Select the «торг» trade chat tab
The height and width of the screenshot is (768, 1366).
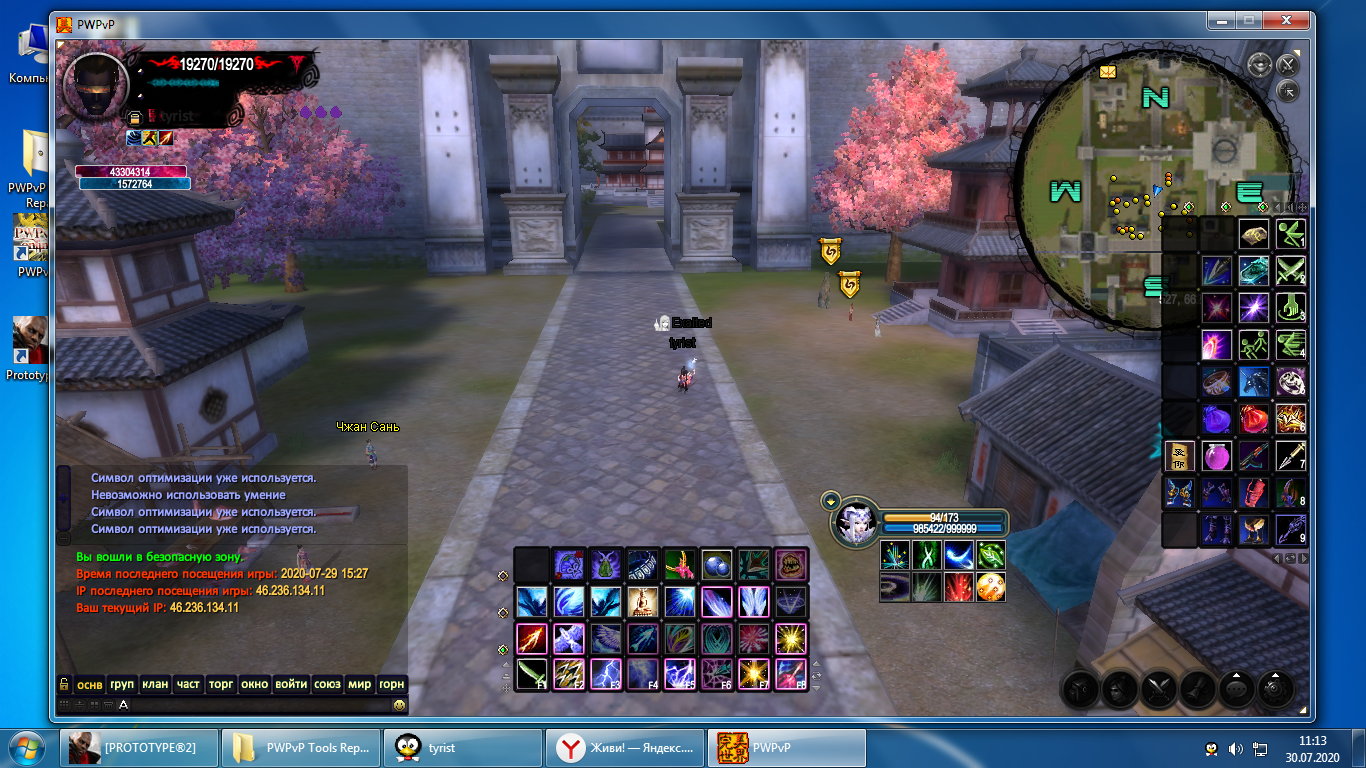pos(220,684)
